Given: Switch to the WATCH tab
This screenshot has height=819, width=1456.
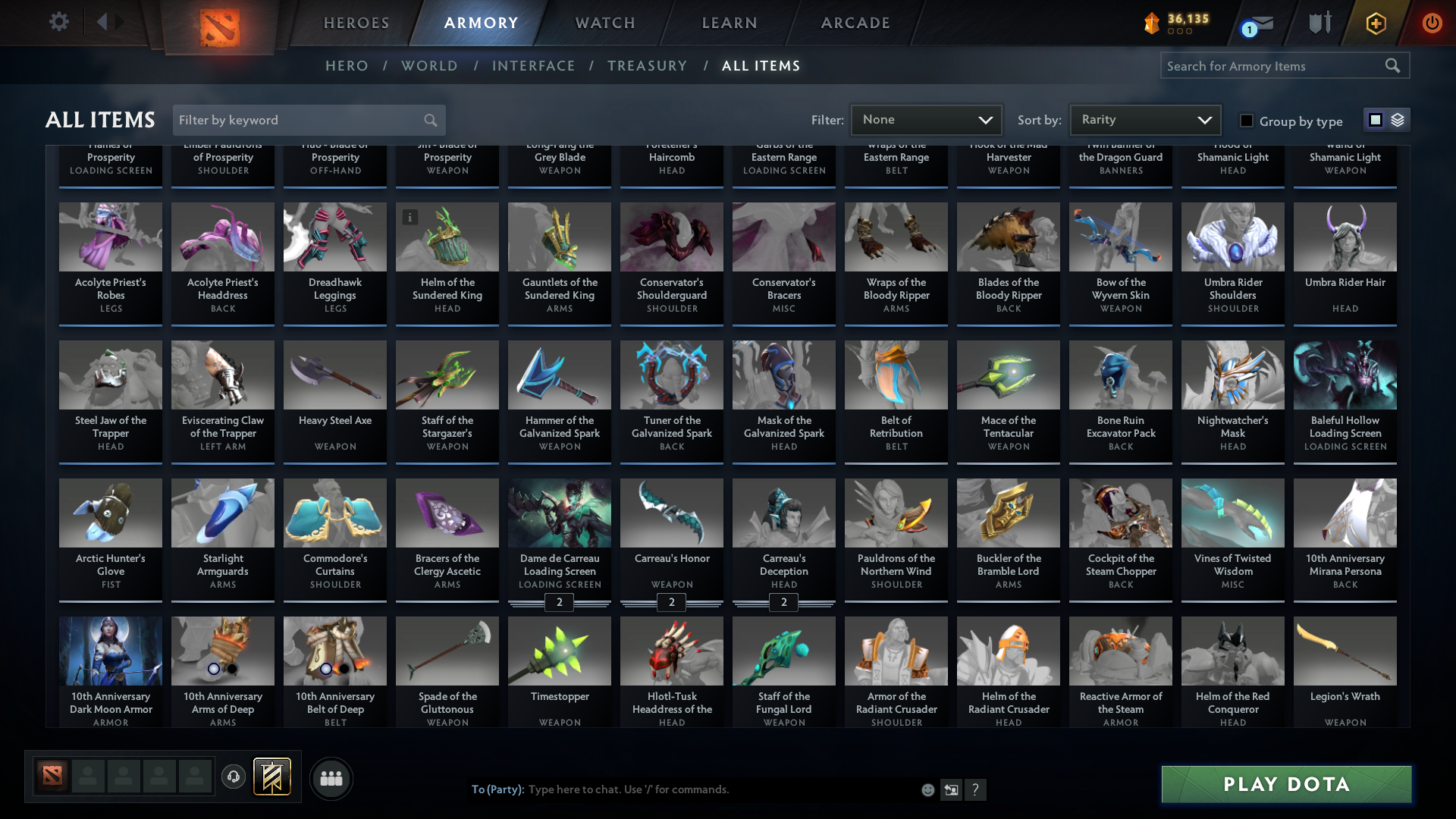Looking at the screenshot, I should pos(604,23).
